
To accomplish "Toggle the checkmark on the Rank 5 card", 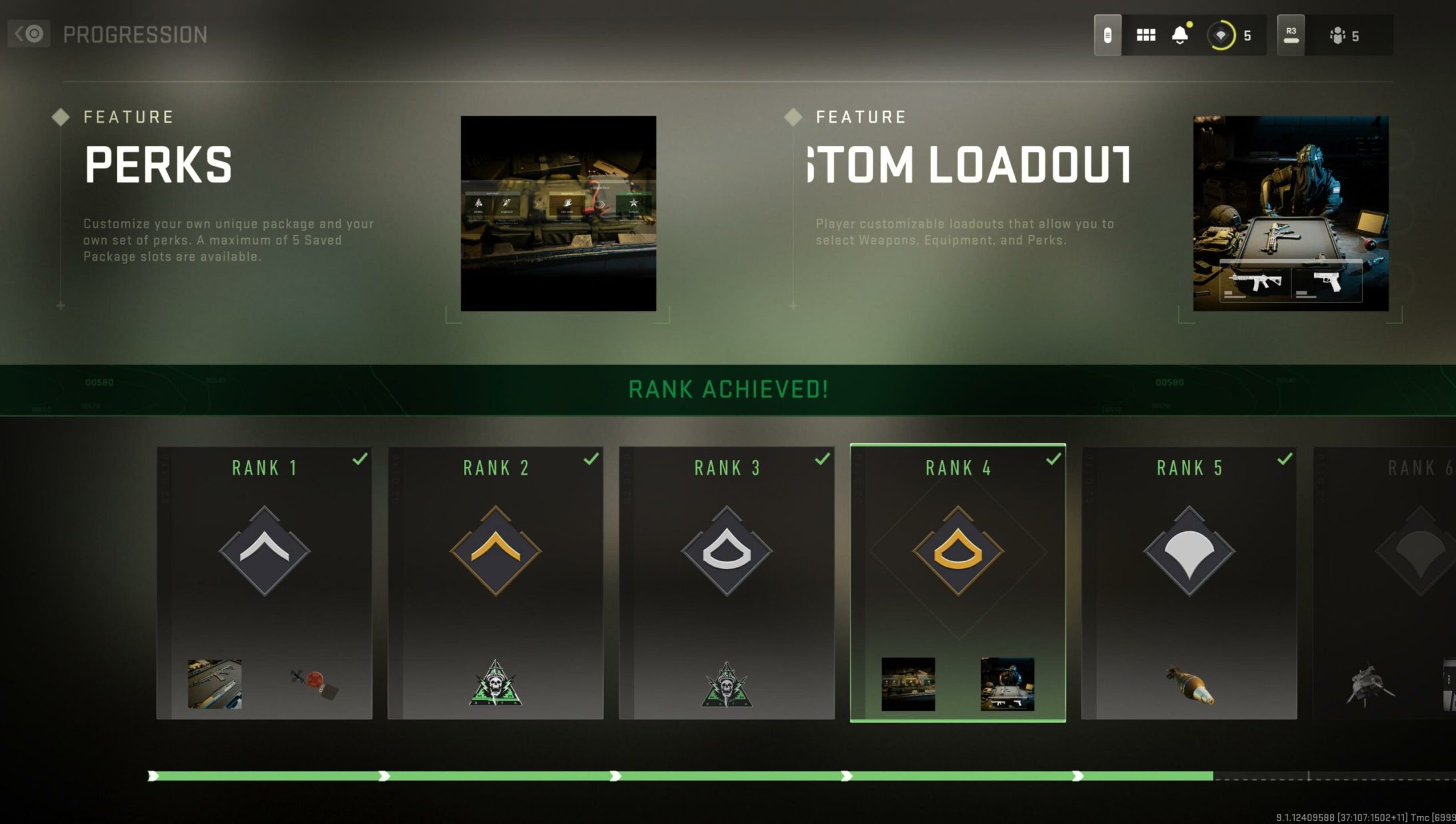I will [1283, 459].
